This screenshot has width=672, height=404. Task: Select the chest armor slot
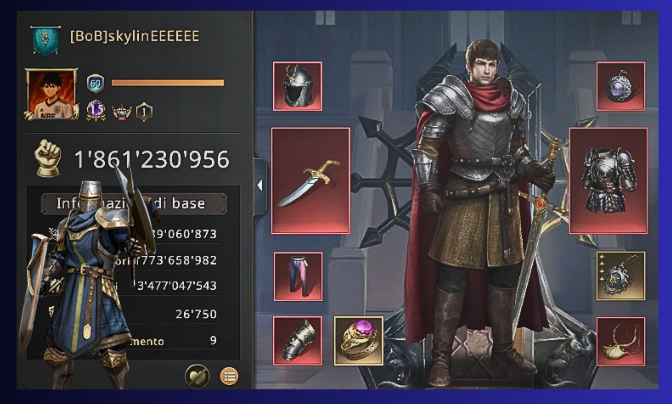pos(608,180)
